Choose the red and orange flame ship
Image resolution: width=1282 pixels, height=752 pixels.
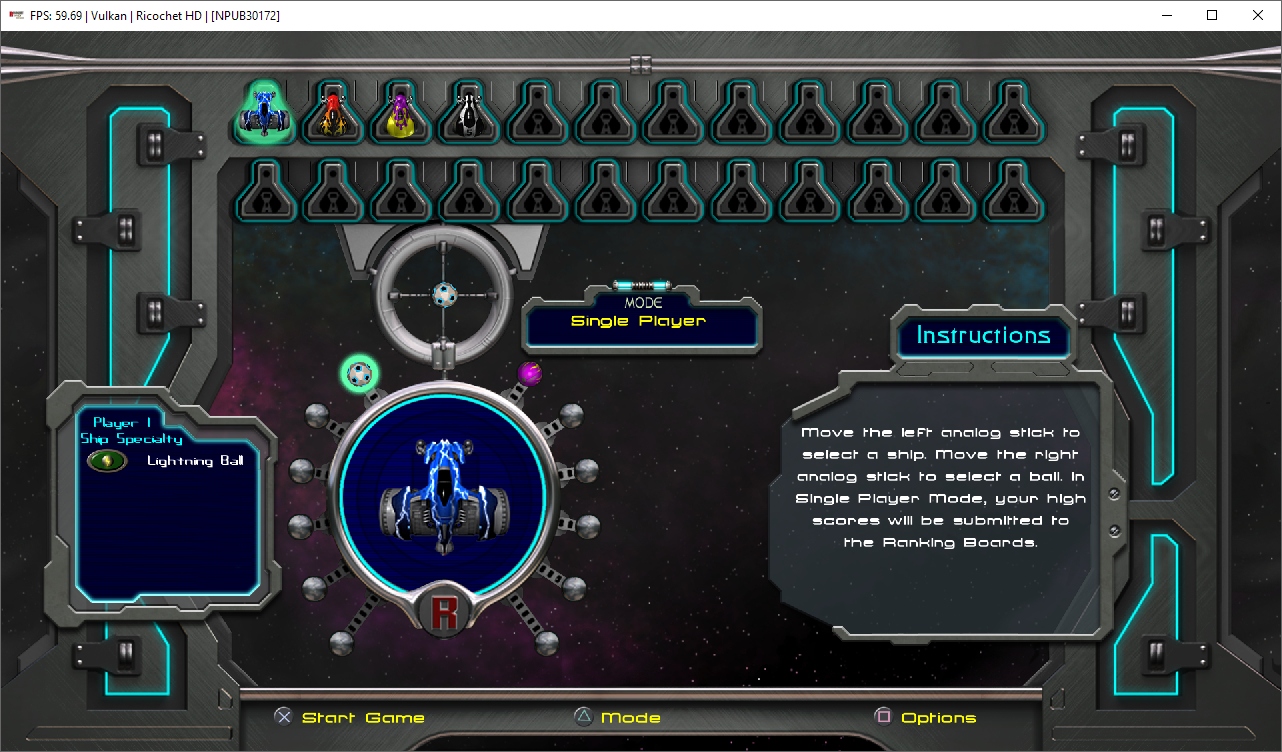[x=333, y=114]
